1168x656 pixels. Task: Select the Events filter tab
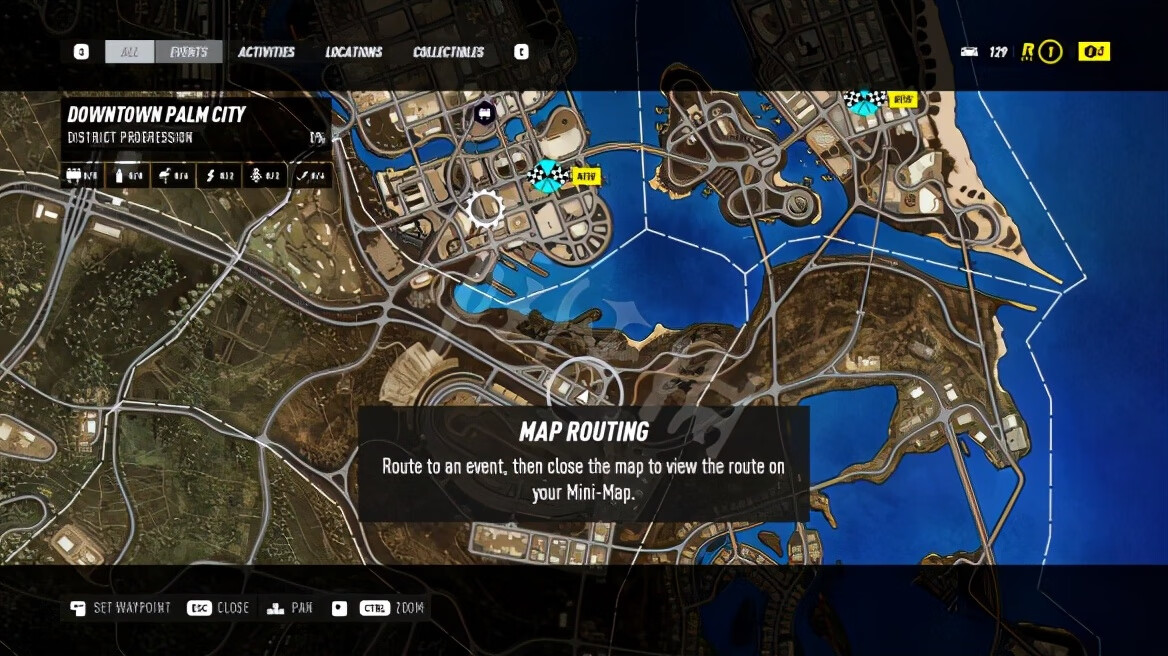click(x=188, y=52)
